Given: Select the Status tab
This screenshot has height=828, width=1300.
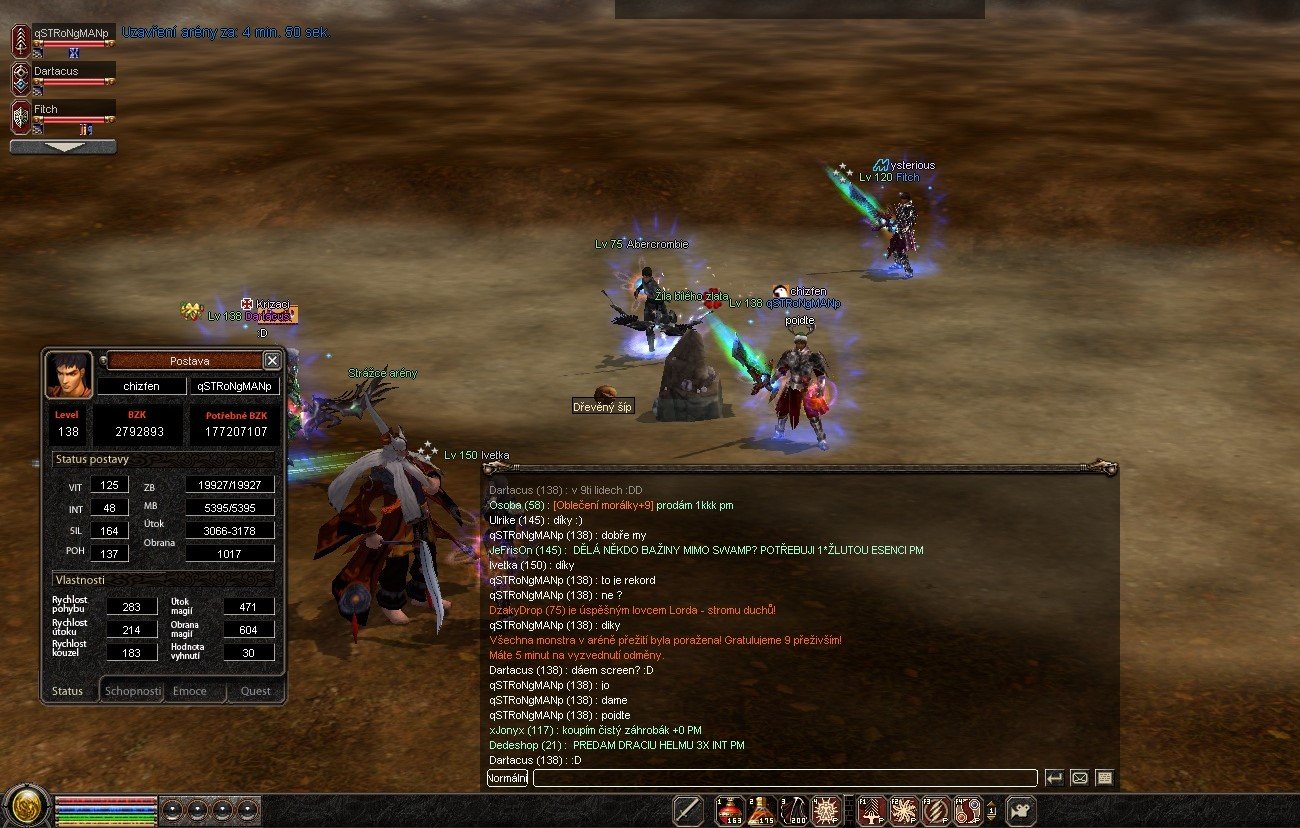Looking at the screenshot, I should (68, 691).
